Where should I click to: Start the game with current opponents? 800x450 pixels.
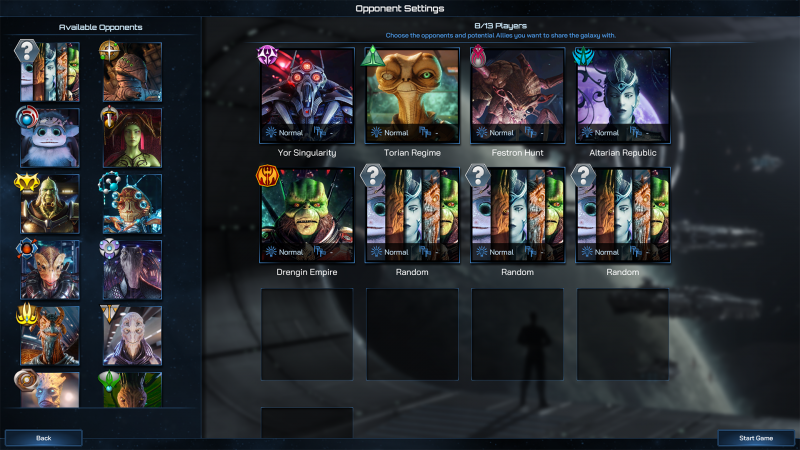756,438
